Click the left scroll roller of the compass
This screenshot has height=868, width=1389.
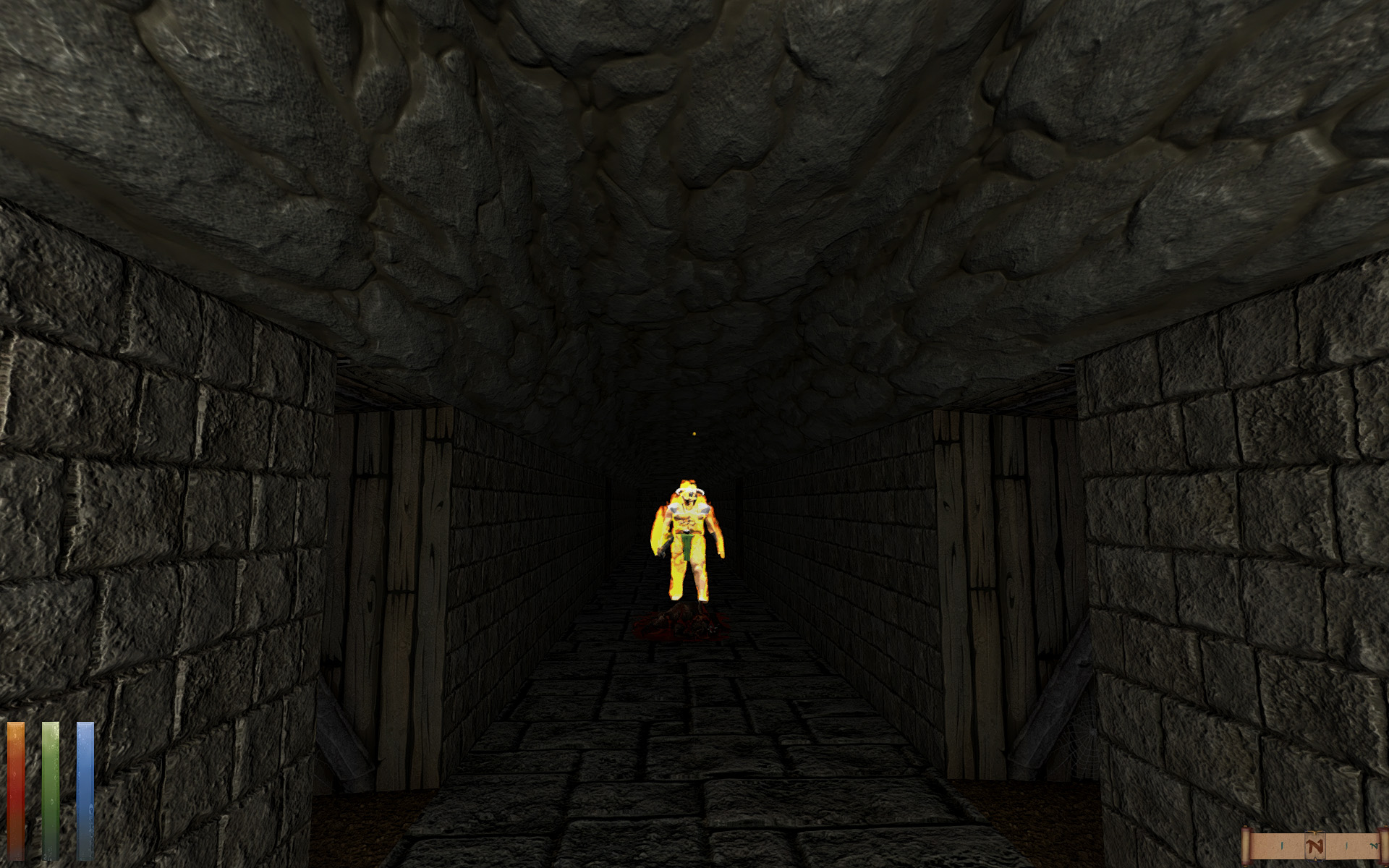[1246, 846]
